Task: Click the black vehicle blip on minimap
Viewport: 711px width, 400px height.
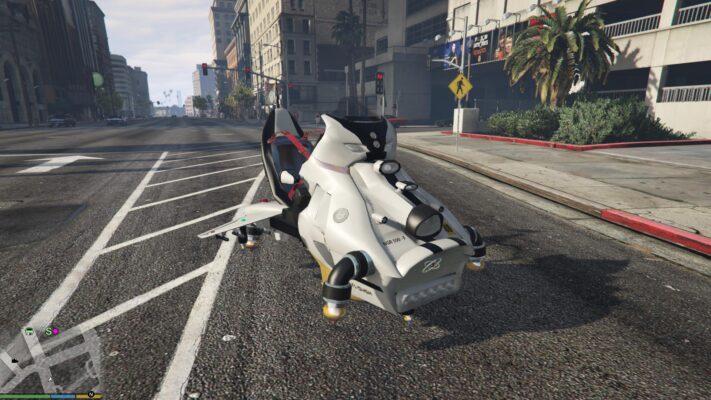Action: (x=15, y=361)
